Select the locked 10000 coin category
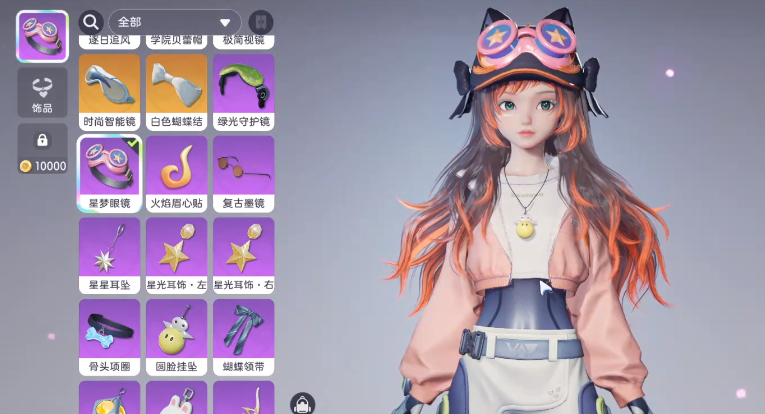The width and height of the screenshot is (765, 414). pos(42,149)
